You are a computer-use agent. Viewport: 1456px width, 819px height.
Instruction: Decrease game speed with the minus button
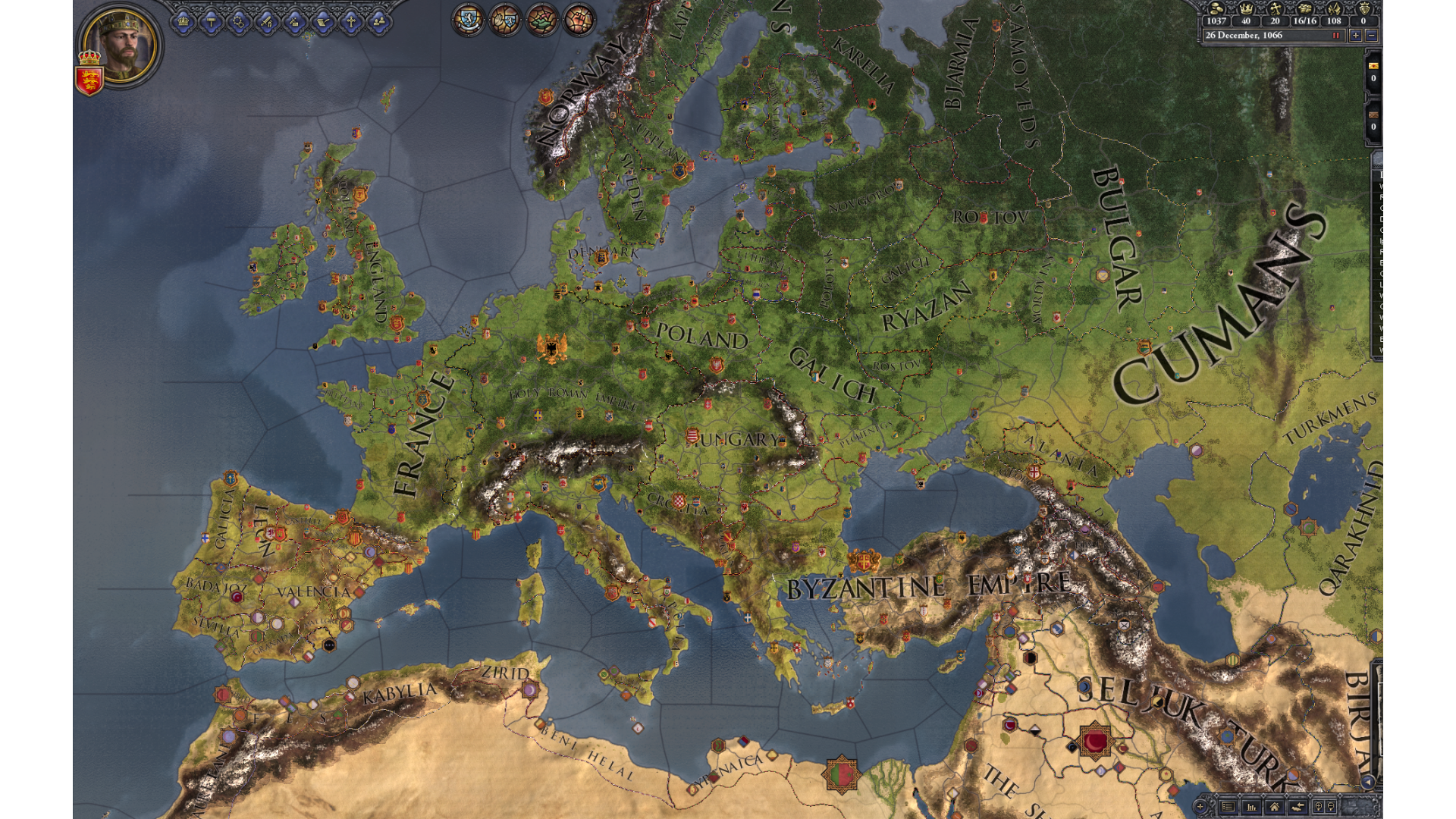[x=1371, y=35]
